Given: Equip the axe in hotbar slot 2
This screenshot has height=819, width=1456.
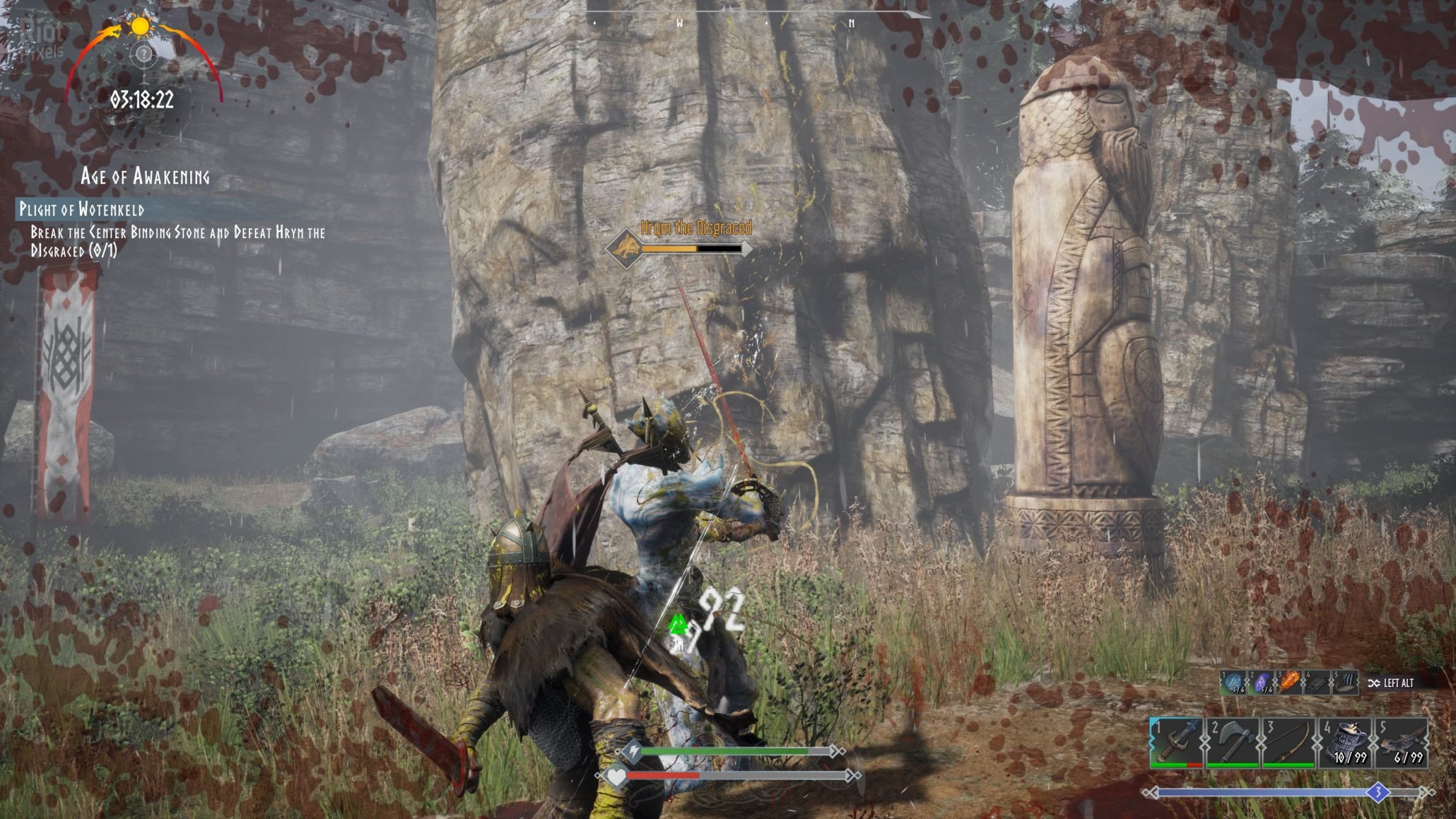Looking at the screenshot, I should pos(1233,742).
